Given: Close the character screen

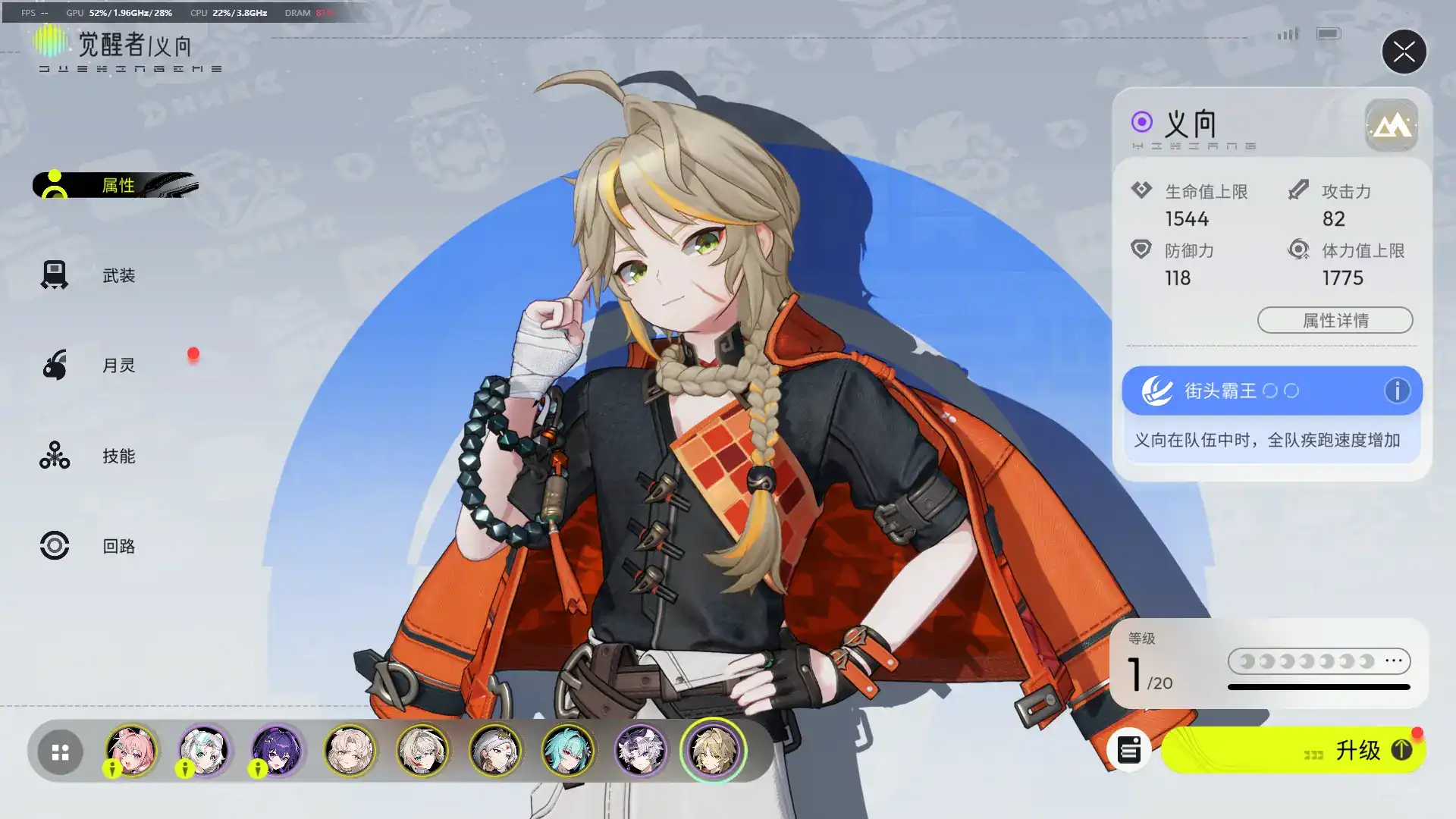Looking at the screenshot, I should [x=1404, y=52].
